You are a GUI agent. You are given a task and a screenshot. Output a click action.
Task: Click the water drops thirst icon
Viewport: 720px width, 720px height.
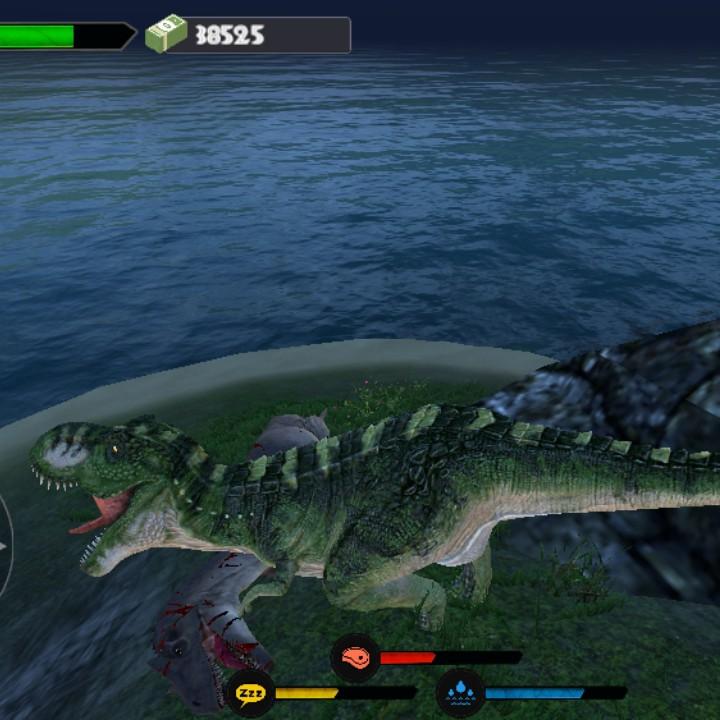click(460, 692)
